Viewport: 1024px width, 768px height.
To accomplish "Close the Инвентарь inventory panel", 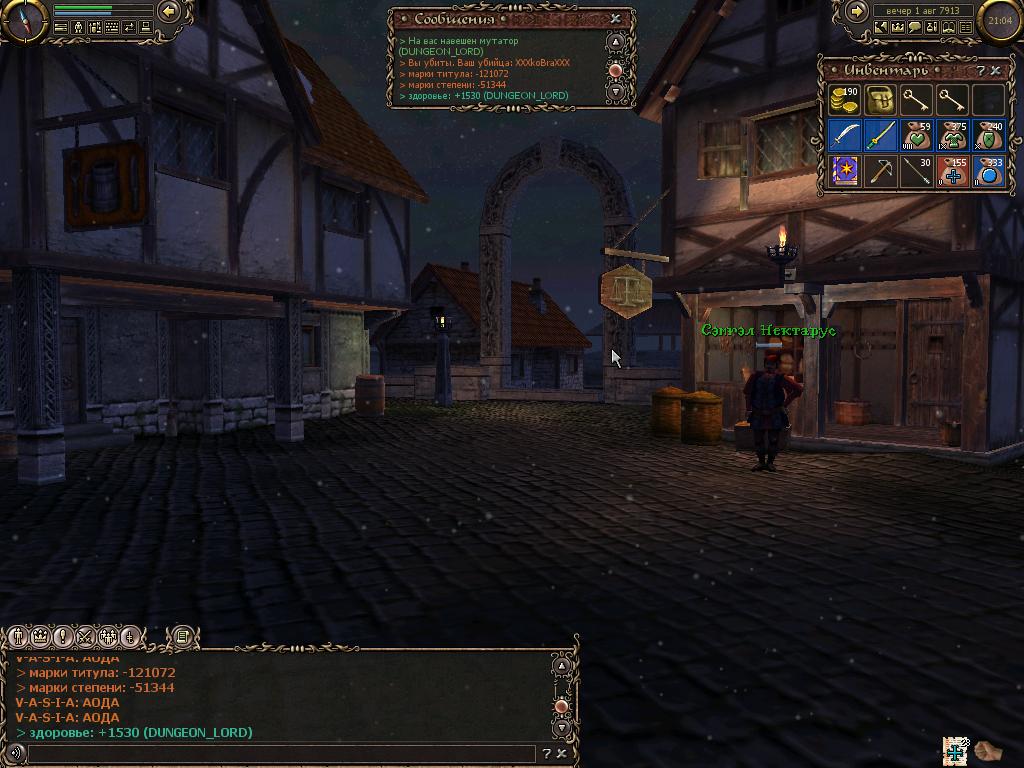I will point(996,71).
